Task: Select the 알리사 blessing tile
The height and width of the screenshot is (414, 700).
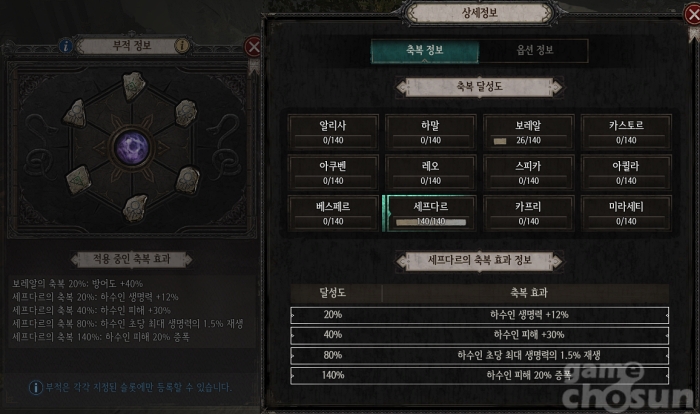Action: tap(334, 131)
